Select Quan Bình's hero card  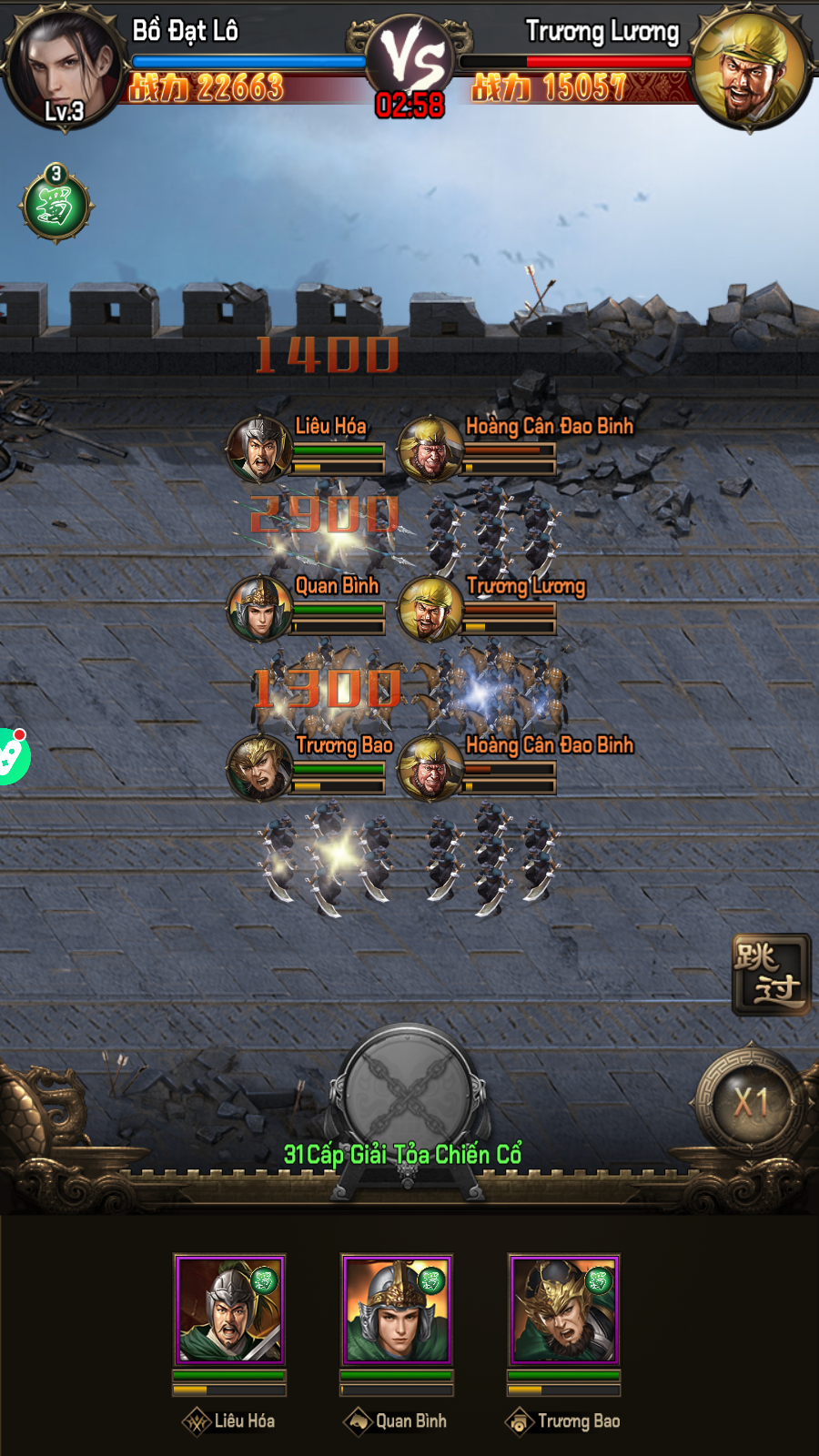pos(397,1309)
